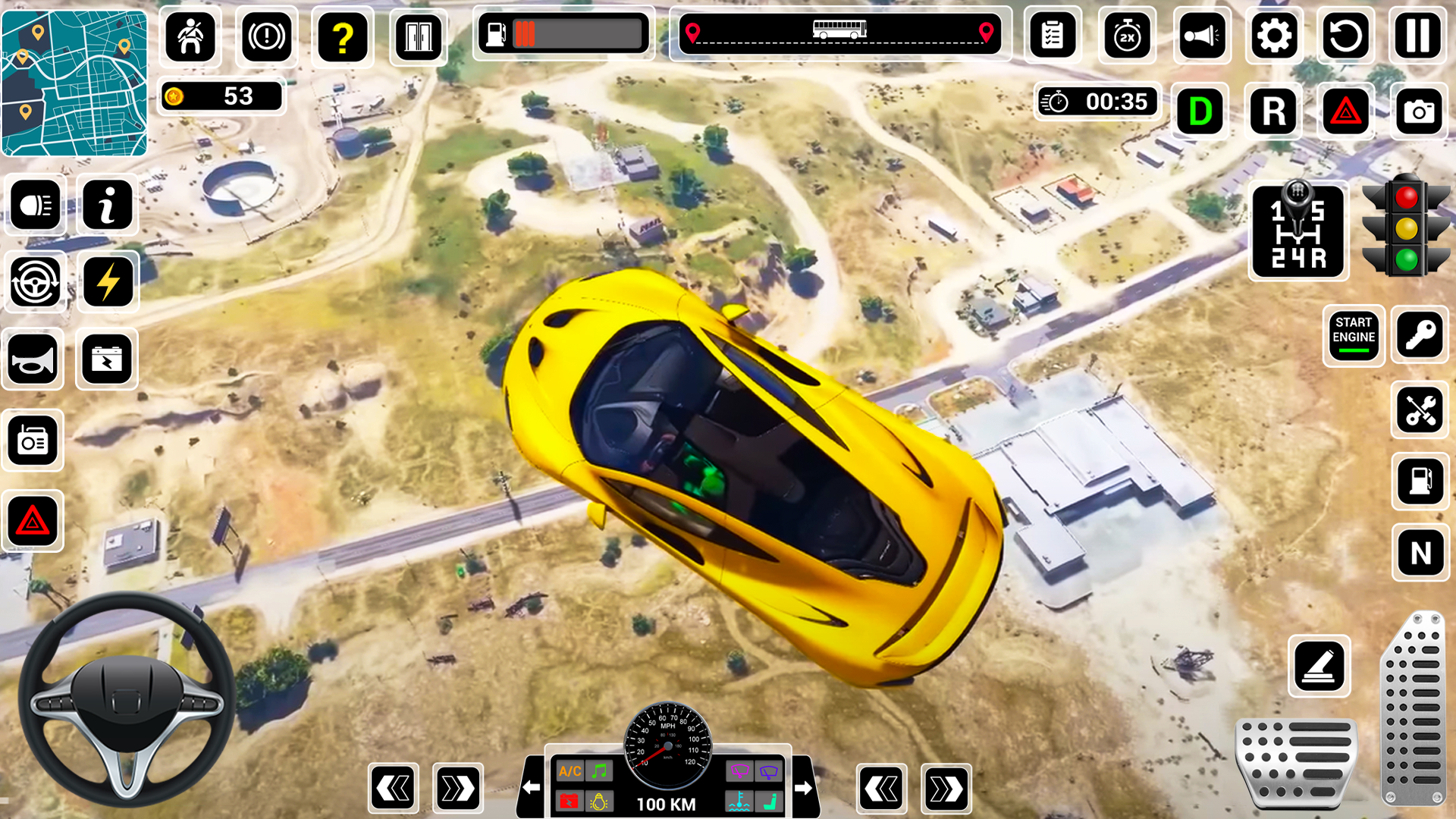Honk the horn loudspeaker button

click(x=1201, y=35)
